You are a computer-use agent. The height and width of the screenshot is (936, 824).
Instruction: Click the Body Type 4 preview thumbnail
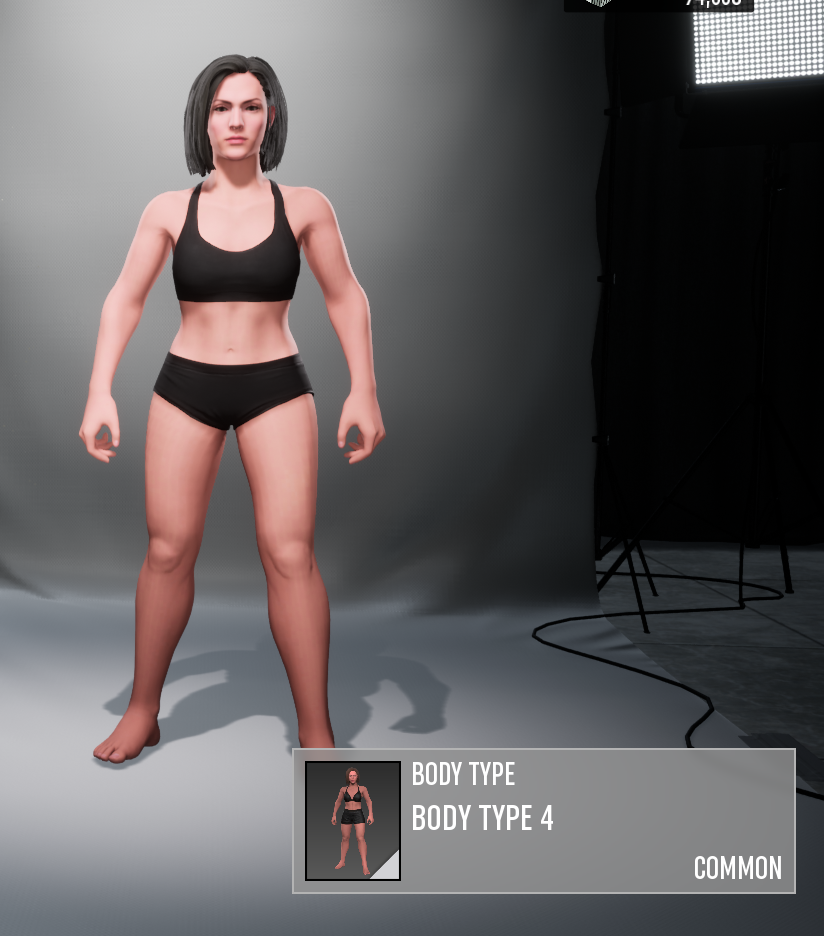352,821
